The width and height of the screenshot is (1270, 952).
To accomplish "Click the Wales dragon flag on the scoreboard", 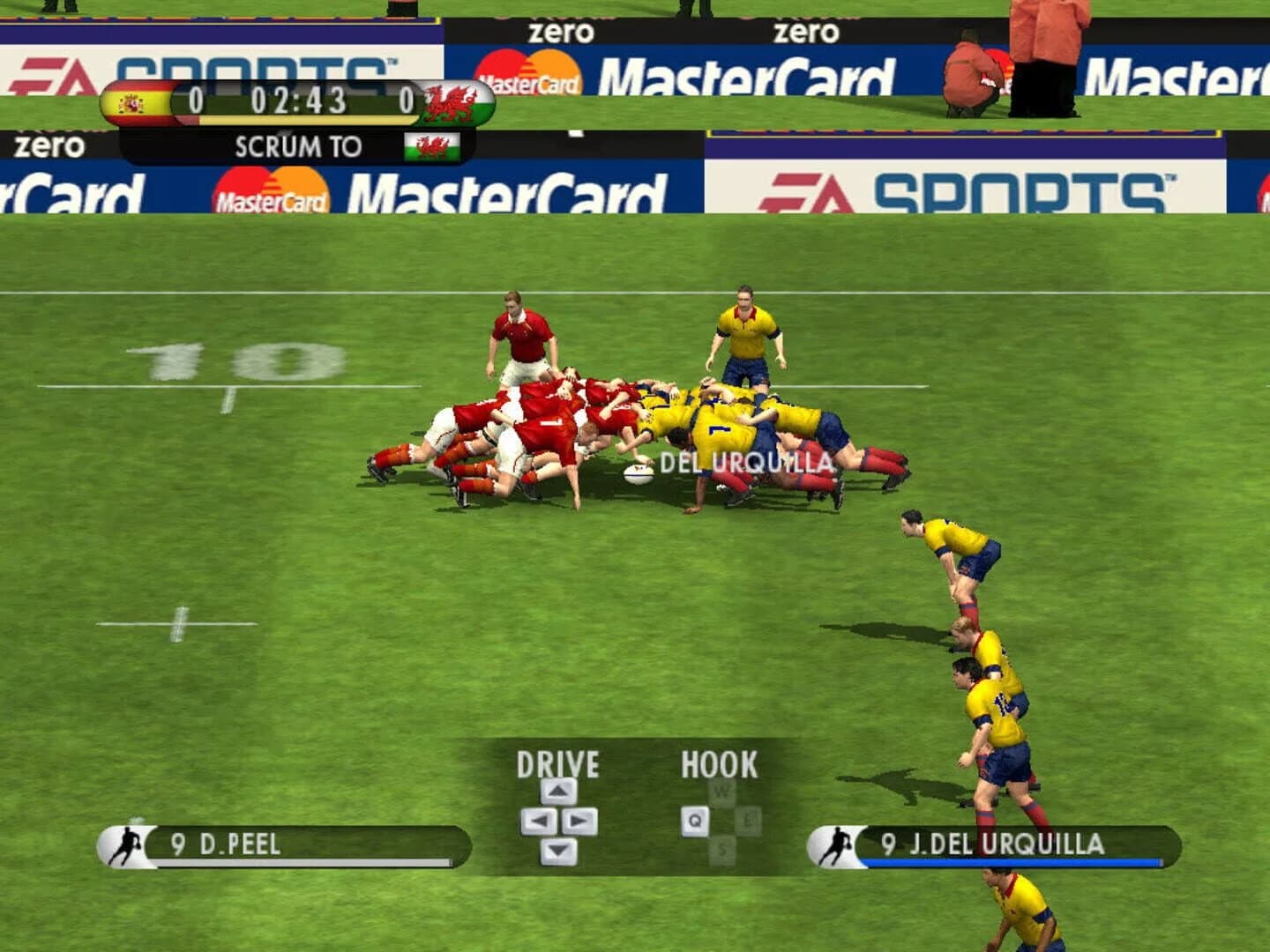I will tap(457, 101).
